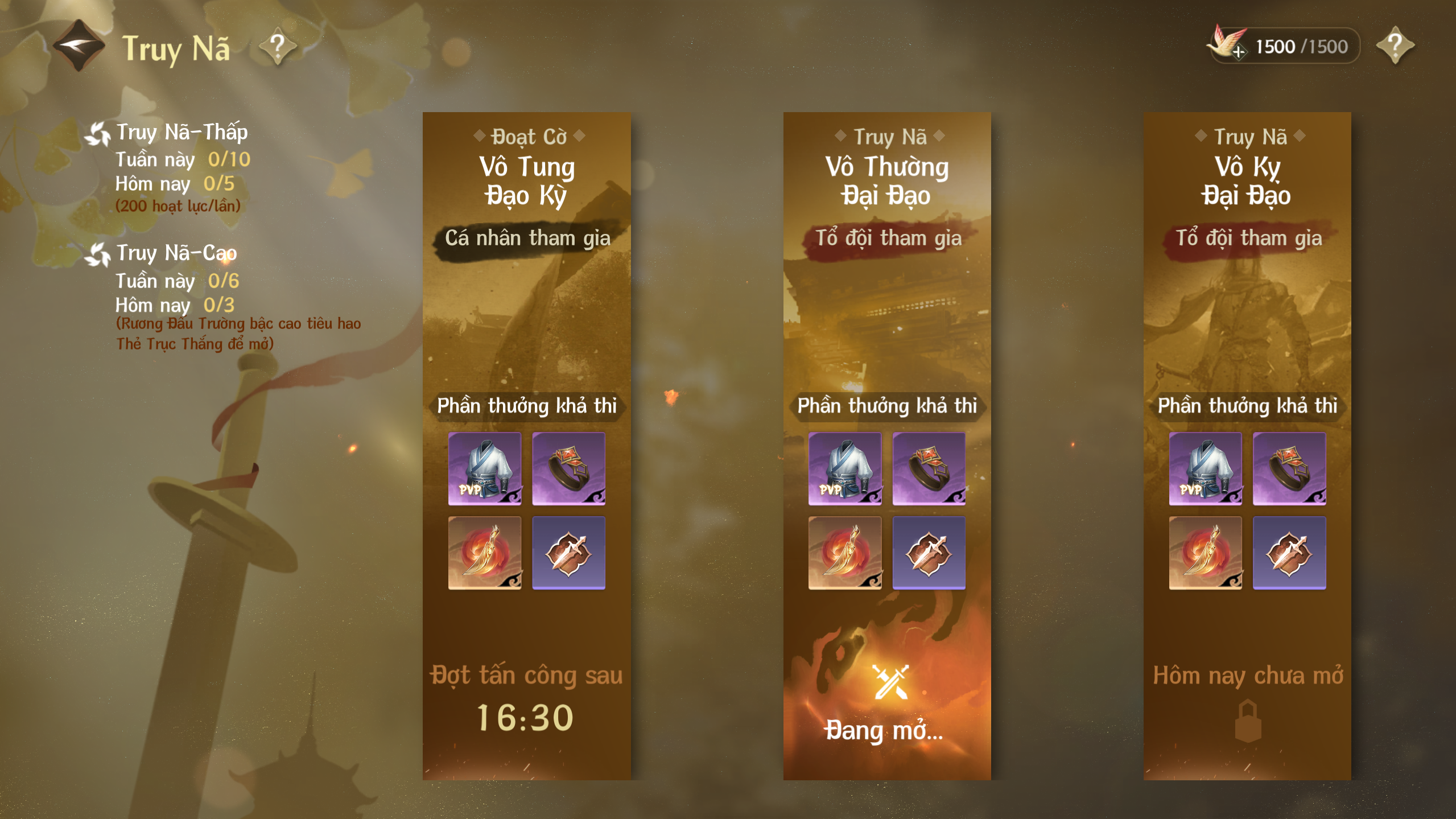View flaming blade reward in Vô Kỵ card

pyautogui.click(x=1205, y=553)
